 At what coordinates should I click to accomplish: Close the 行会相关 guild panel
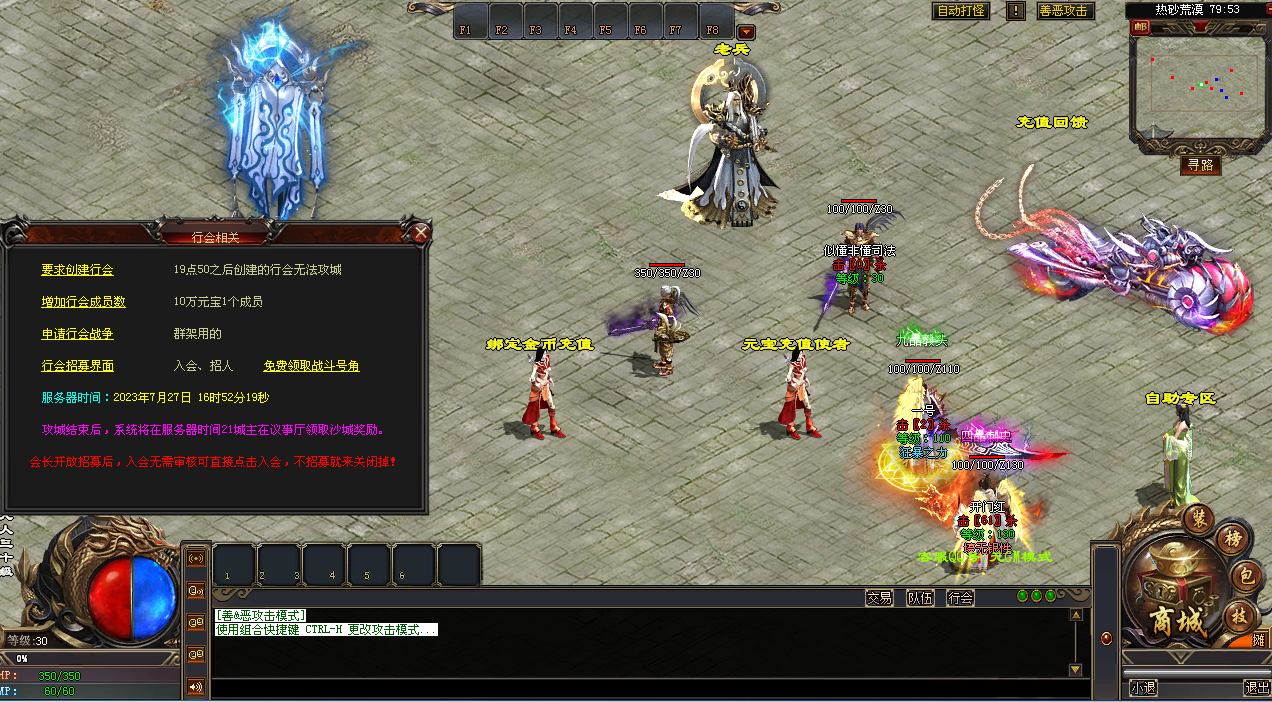[421, 234]
